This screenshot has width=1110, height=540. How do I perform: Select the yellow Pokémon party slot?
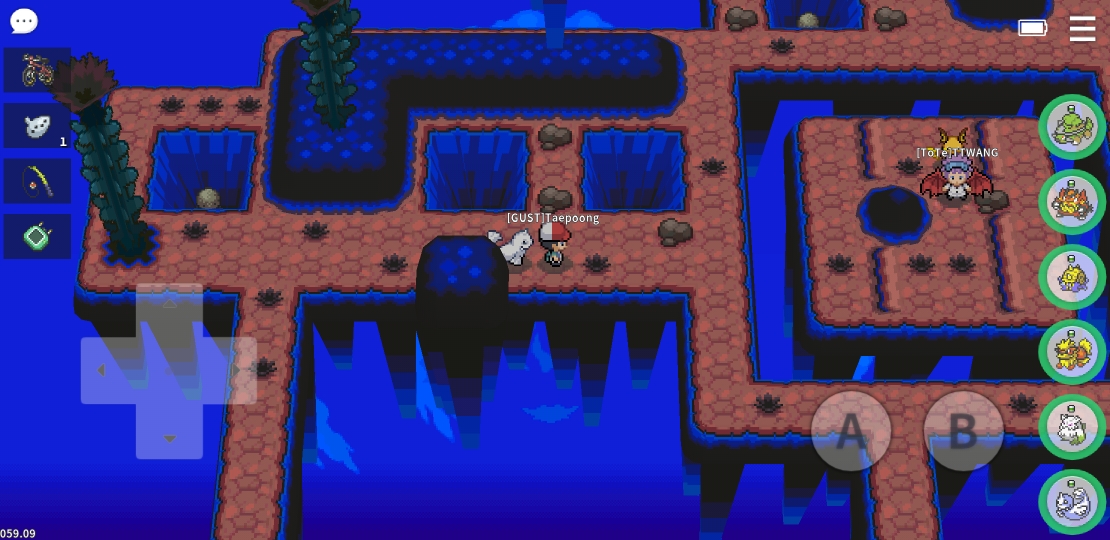click(1072, 277)
